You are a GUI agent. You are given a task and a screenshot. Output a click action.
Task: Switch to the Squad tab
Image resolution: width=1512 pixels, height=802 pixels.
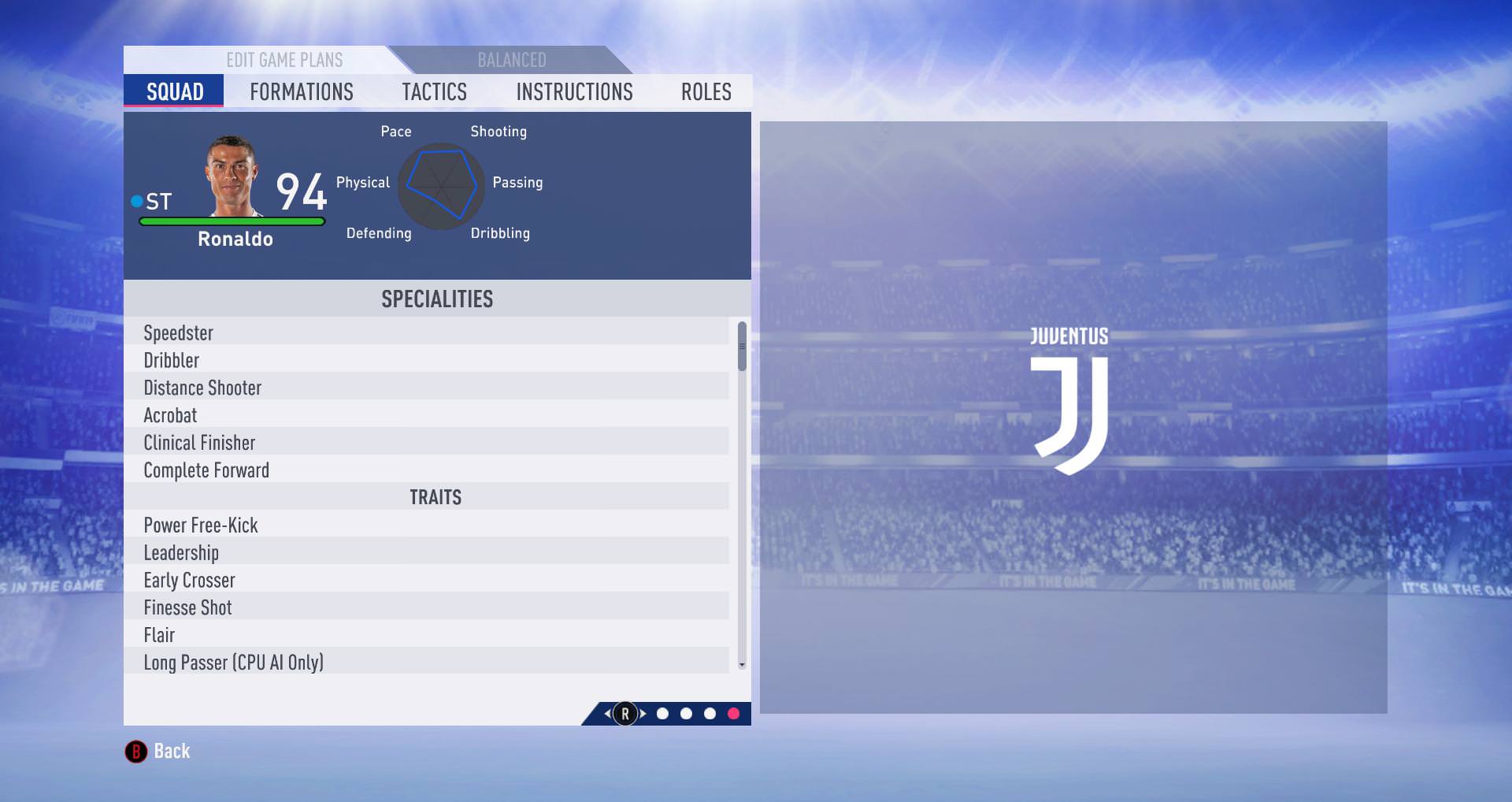174,91
